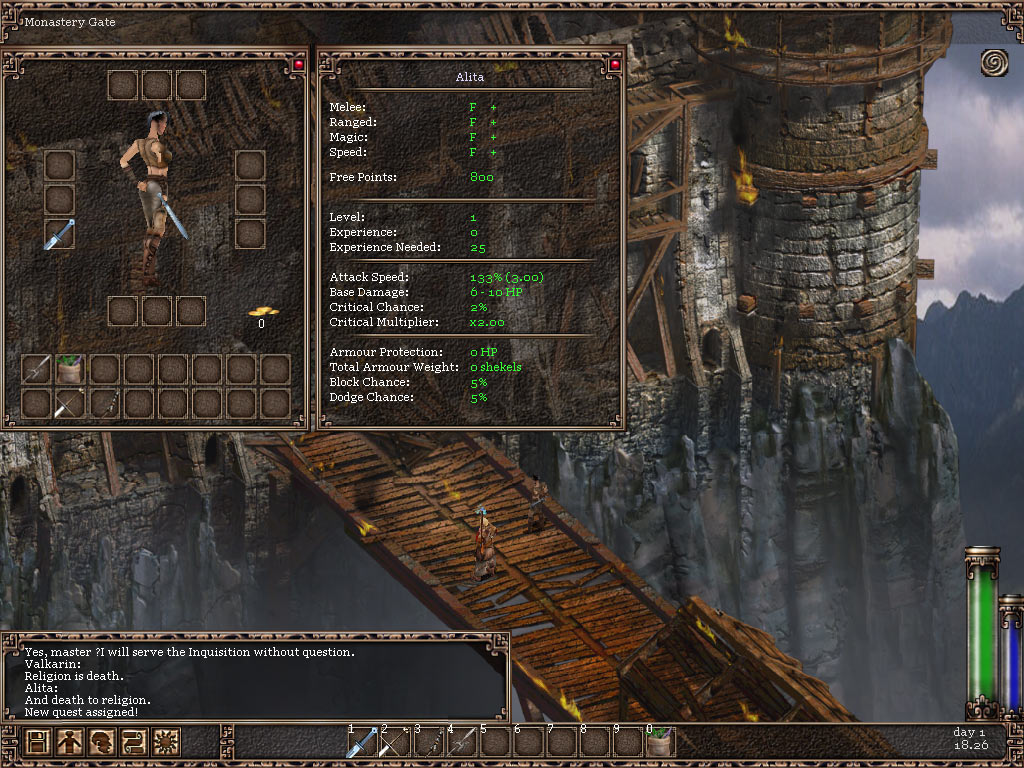Boost the Speed skill via plus sign

(493, 152)
